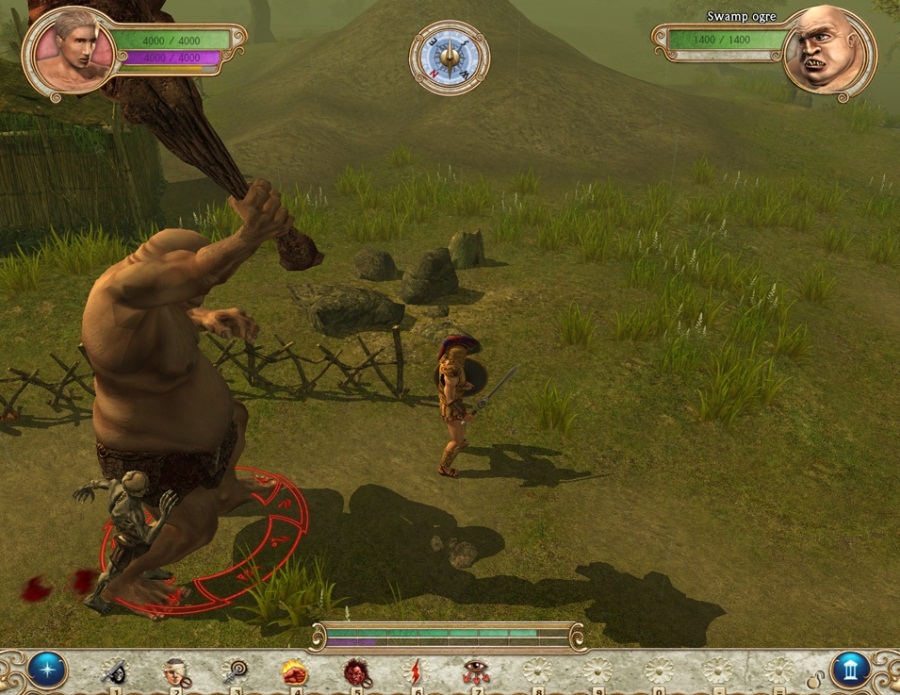Activate the sword and shield skill

(x=116, y=671)
